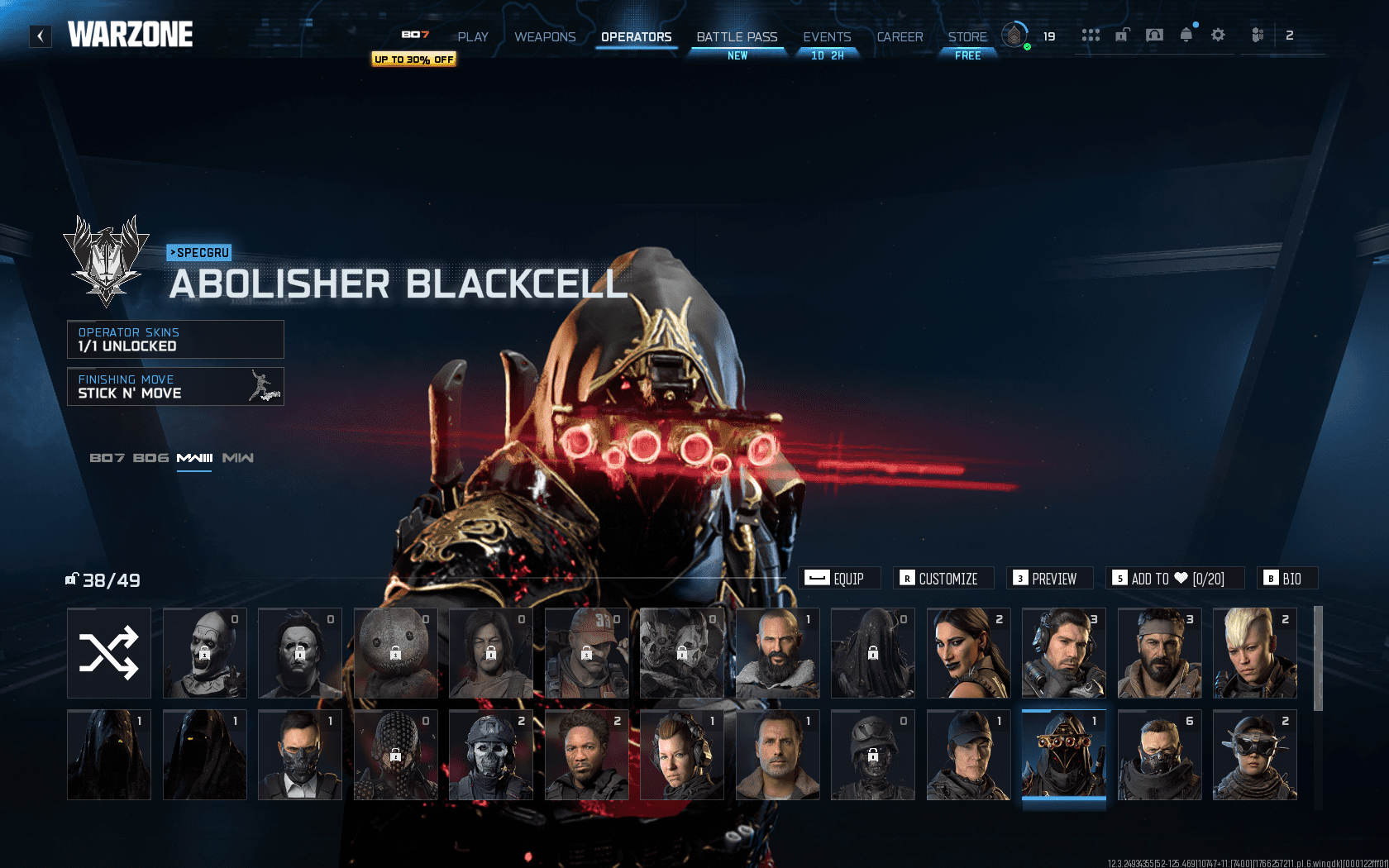The width and height of the screenshot is (1389, 868).
Task: Open the Battle Pass menu item
Action: (736, 37)
